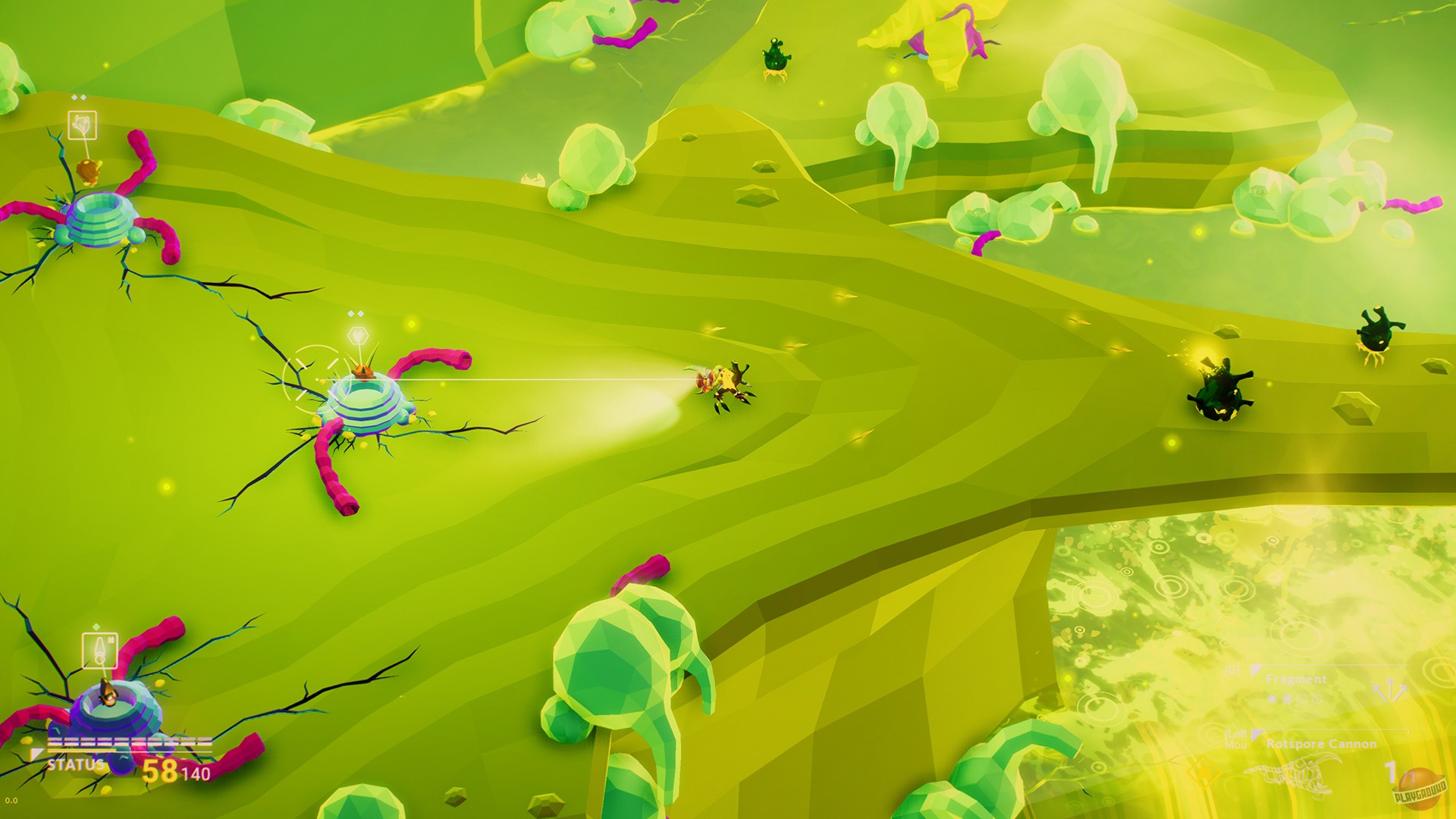Click the creature head marker above the top-left nest

83,123
